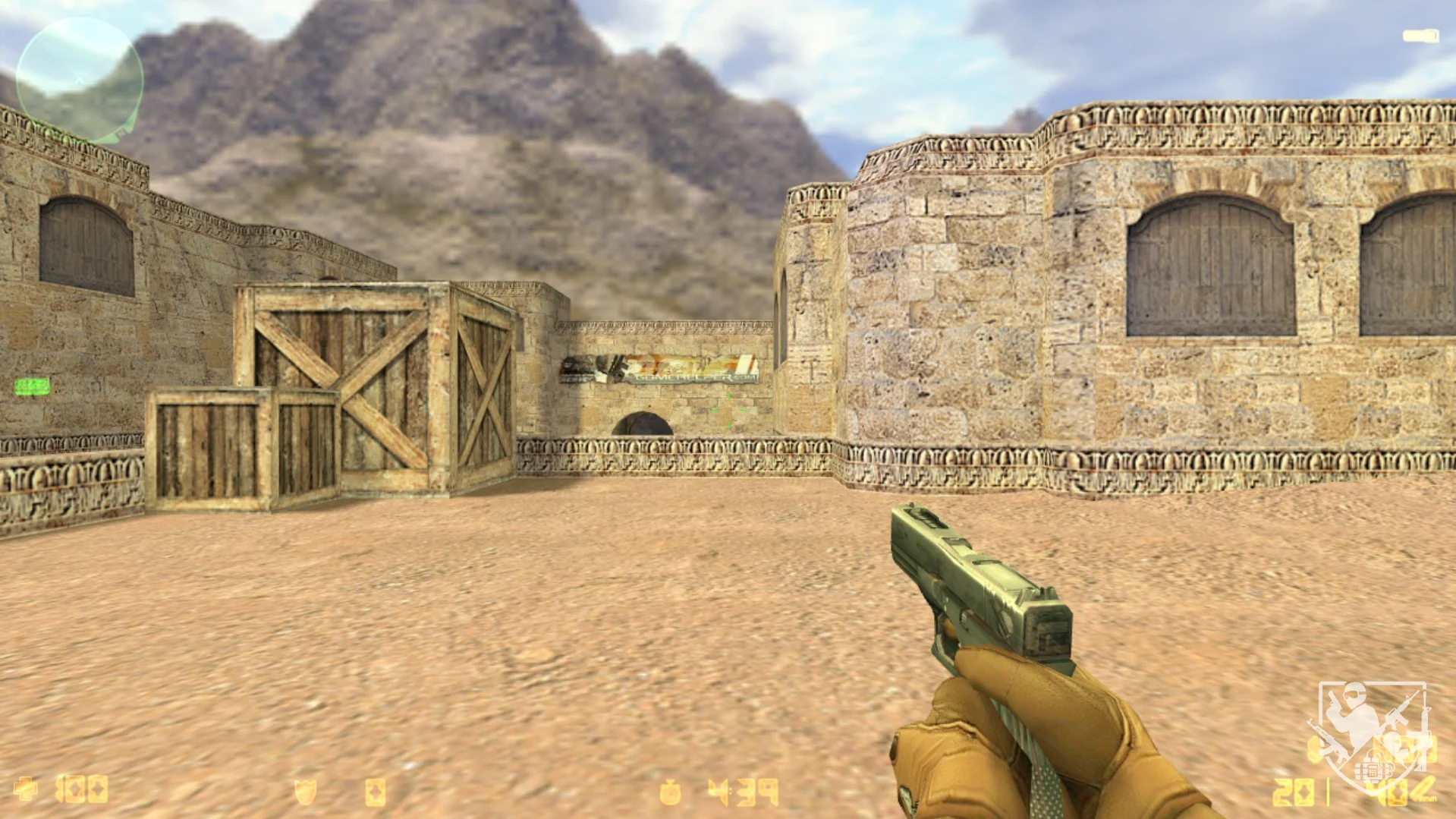Click the armor shield icon

pos(304,792)
